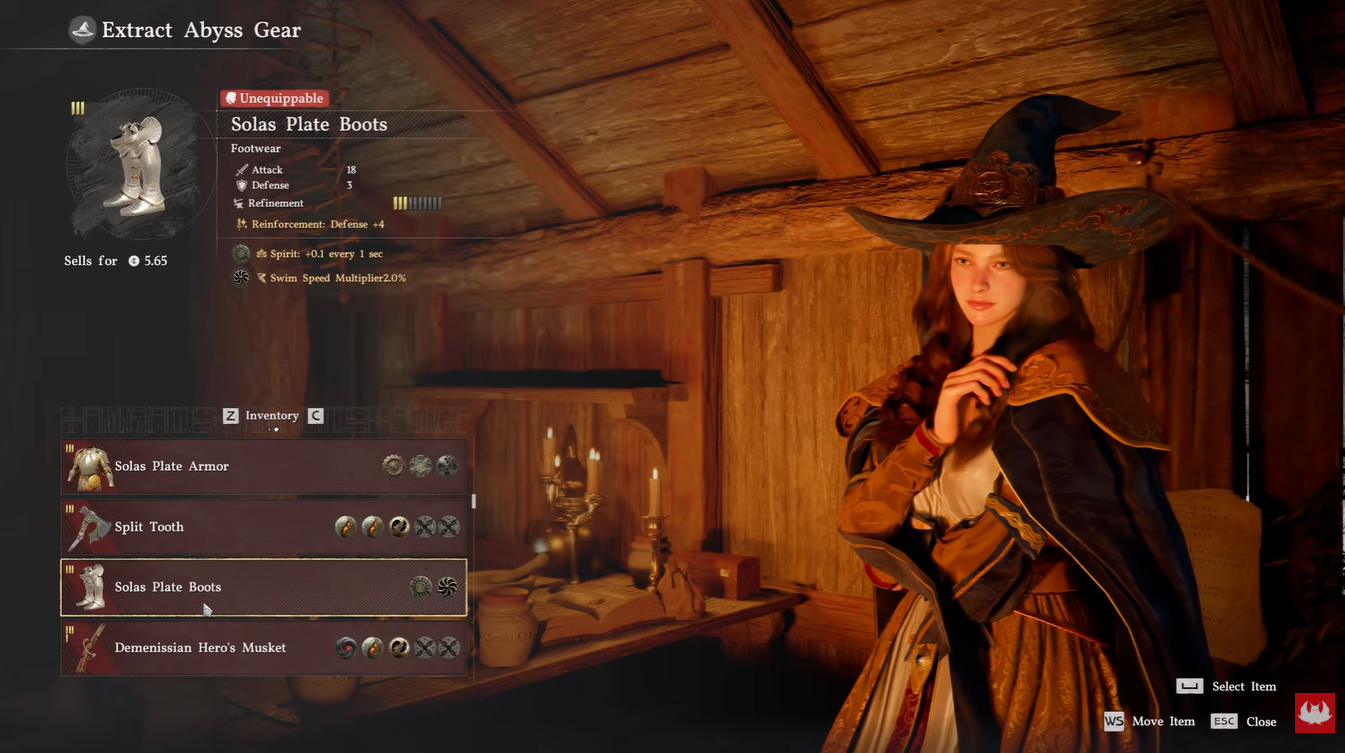Image resolution: width=1345 pixels, height=753 pixels.
Task: Select the Solas Plate Boots row
Action: pos(264,588)
